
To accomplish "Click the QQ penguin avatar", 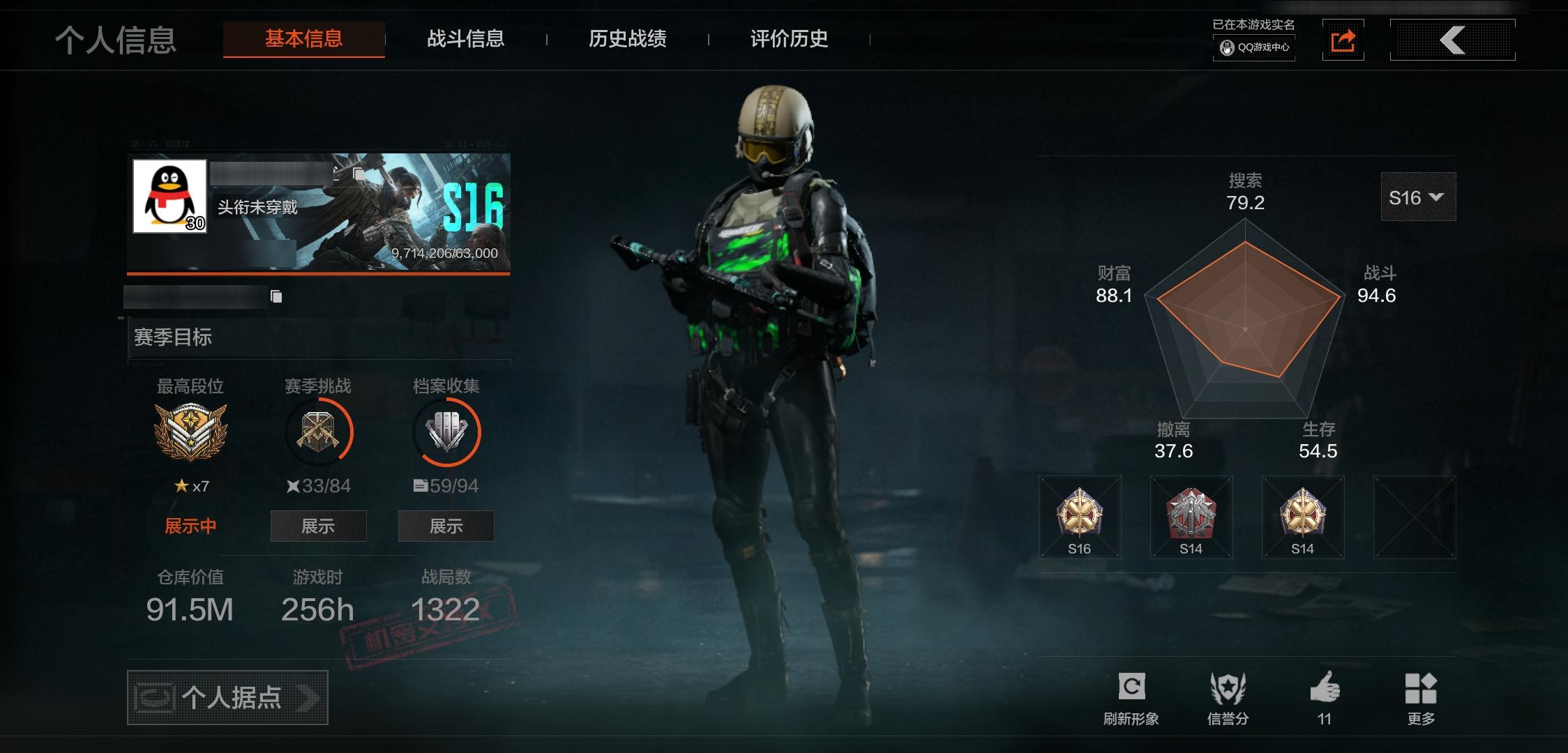I will pos(169,196).
